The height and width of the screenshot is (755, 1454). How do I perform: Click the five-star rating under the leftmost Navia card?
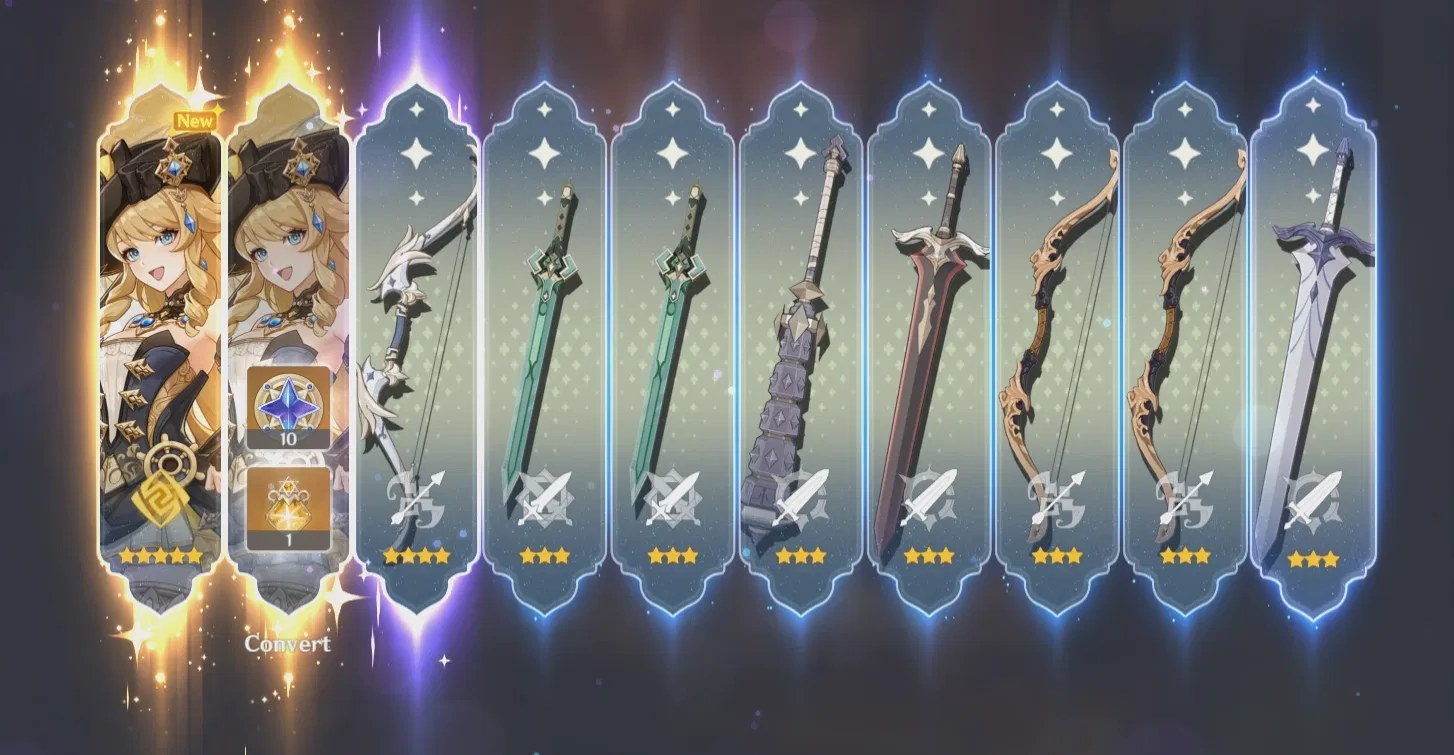160,553
